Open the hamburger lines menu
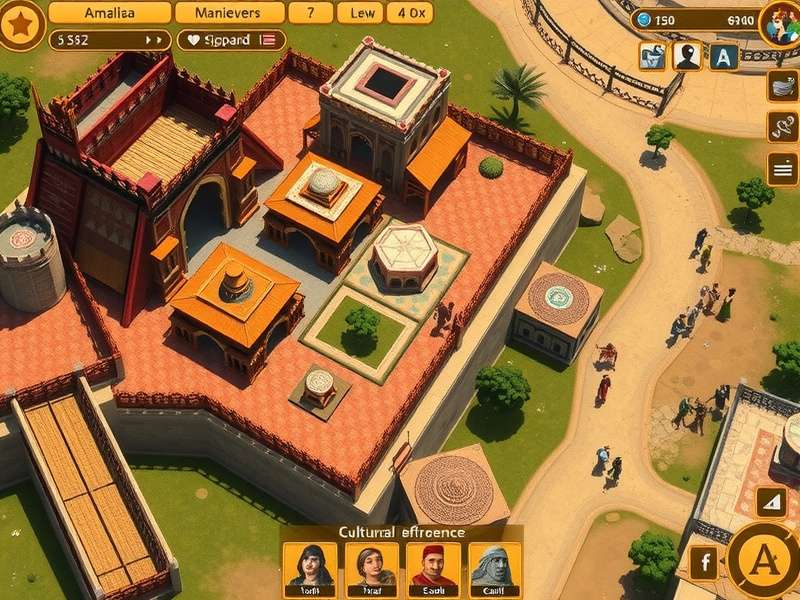The image size is (800, 600). click(x=783, y=169)
